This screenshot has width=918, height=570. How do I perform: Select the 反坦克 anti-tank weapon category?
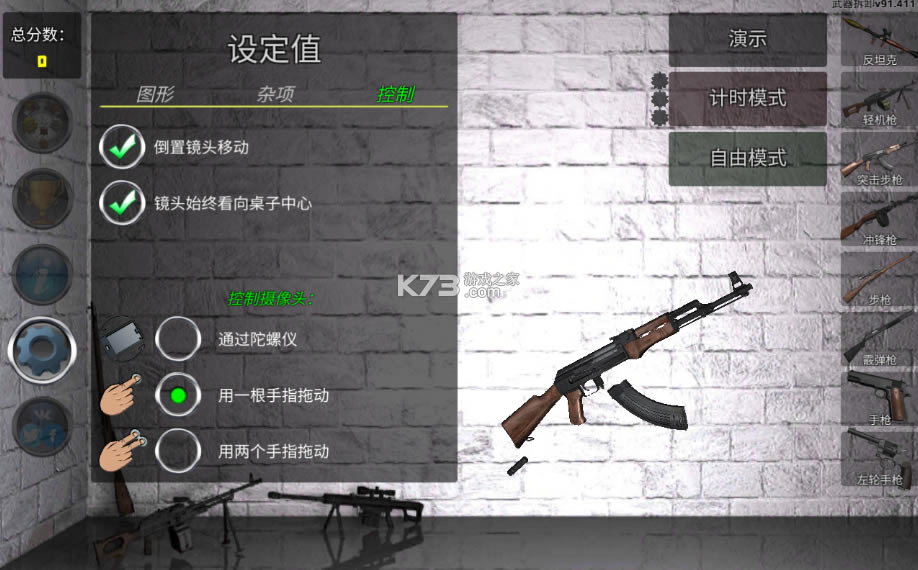879,40
